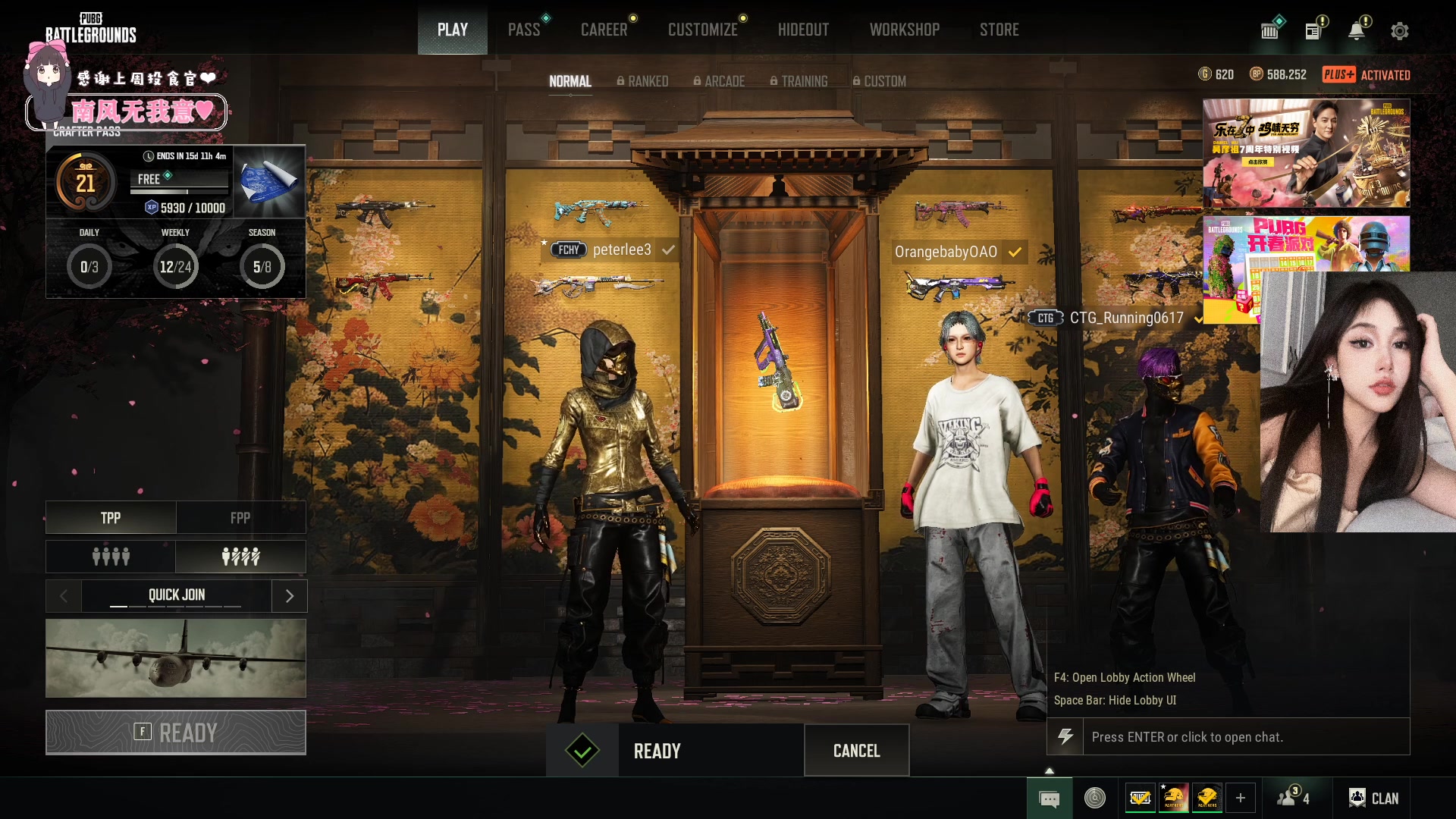
Task: Switch to FPP perspective
Action: point(240,518)
